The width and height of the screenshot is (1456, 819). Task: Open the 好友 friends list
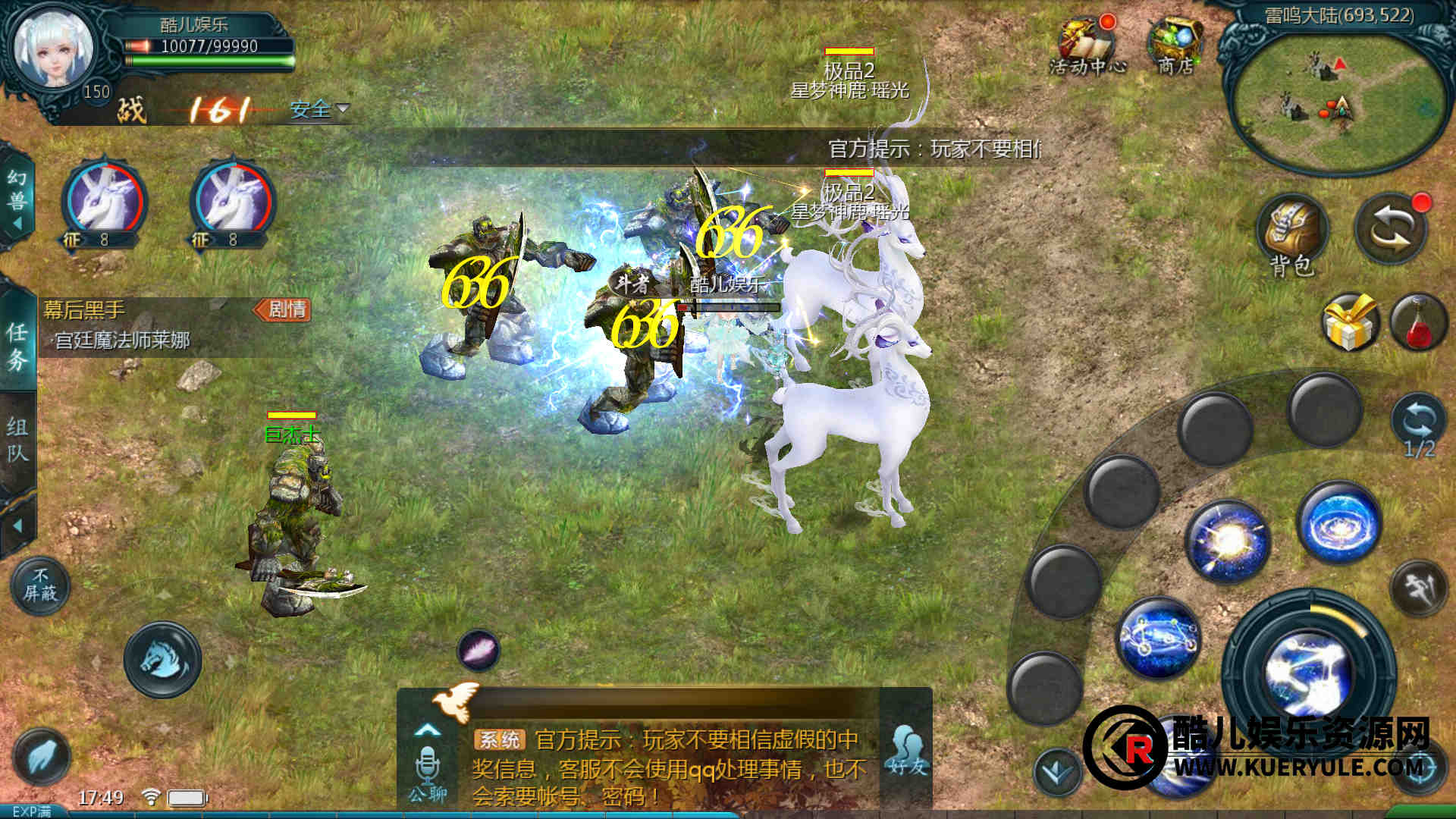[x=906, y=751]
